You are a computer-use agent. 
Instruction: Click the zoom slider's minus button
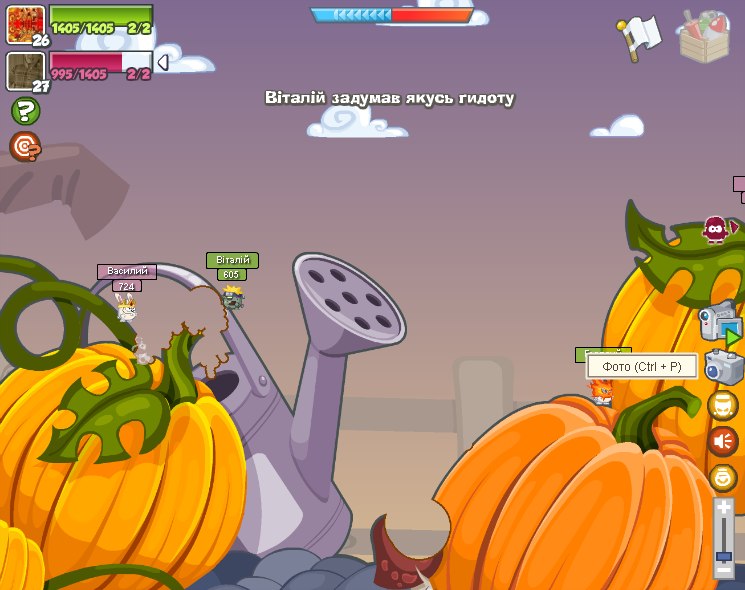723,570
